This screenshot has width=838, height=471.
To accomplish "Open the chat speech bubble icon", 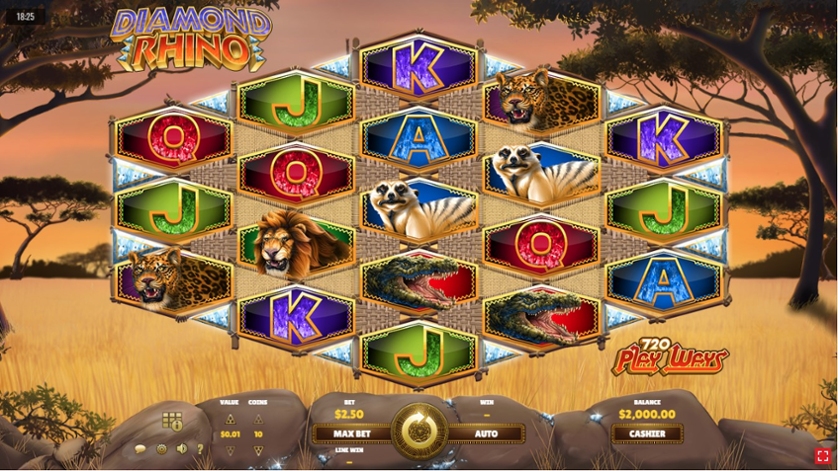I will pyautogui.click(x=139, y=449).
